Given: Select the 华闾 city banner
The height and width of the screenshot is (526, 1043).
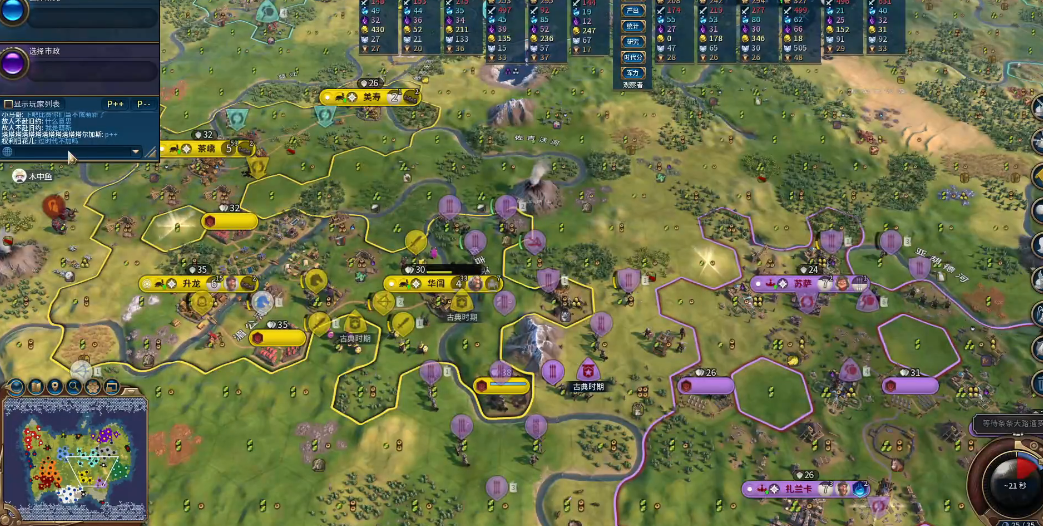Looking at the screenshot, I should (x=436, y=283).
